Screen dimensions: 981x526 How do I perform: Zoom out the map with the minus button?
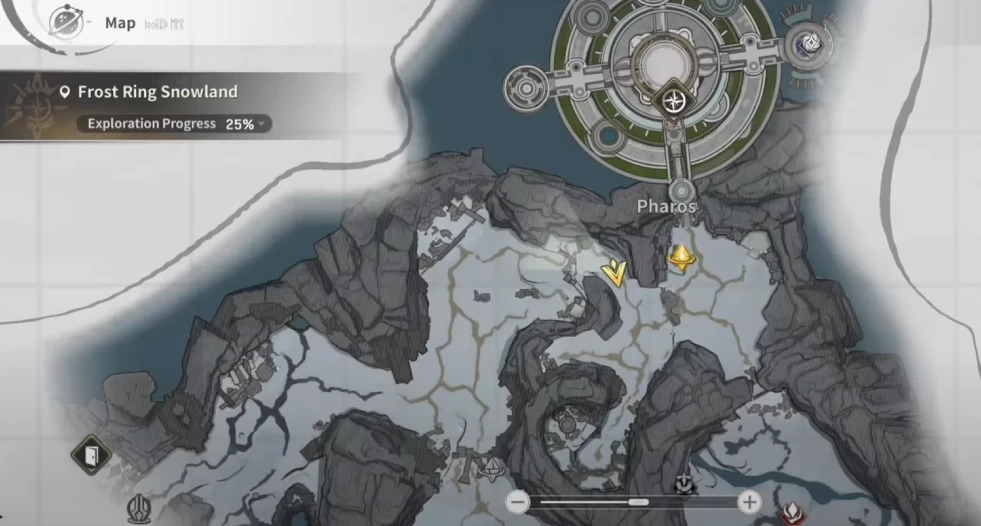[517, 502]
